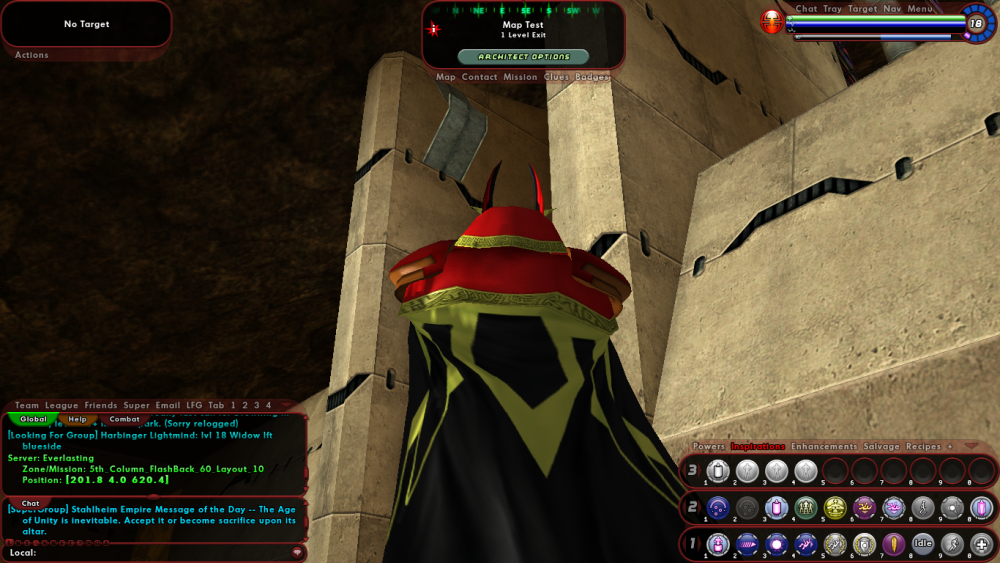Open the Recipes window

(x=923, y=446)
